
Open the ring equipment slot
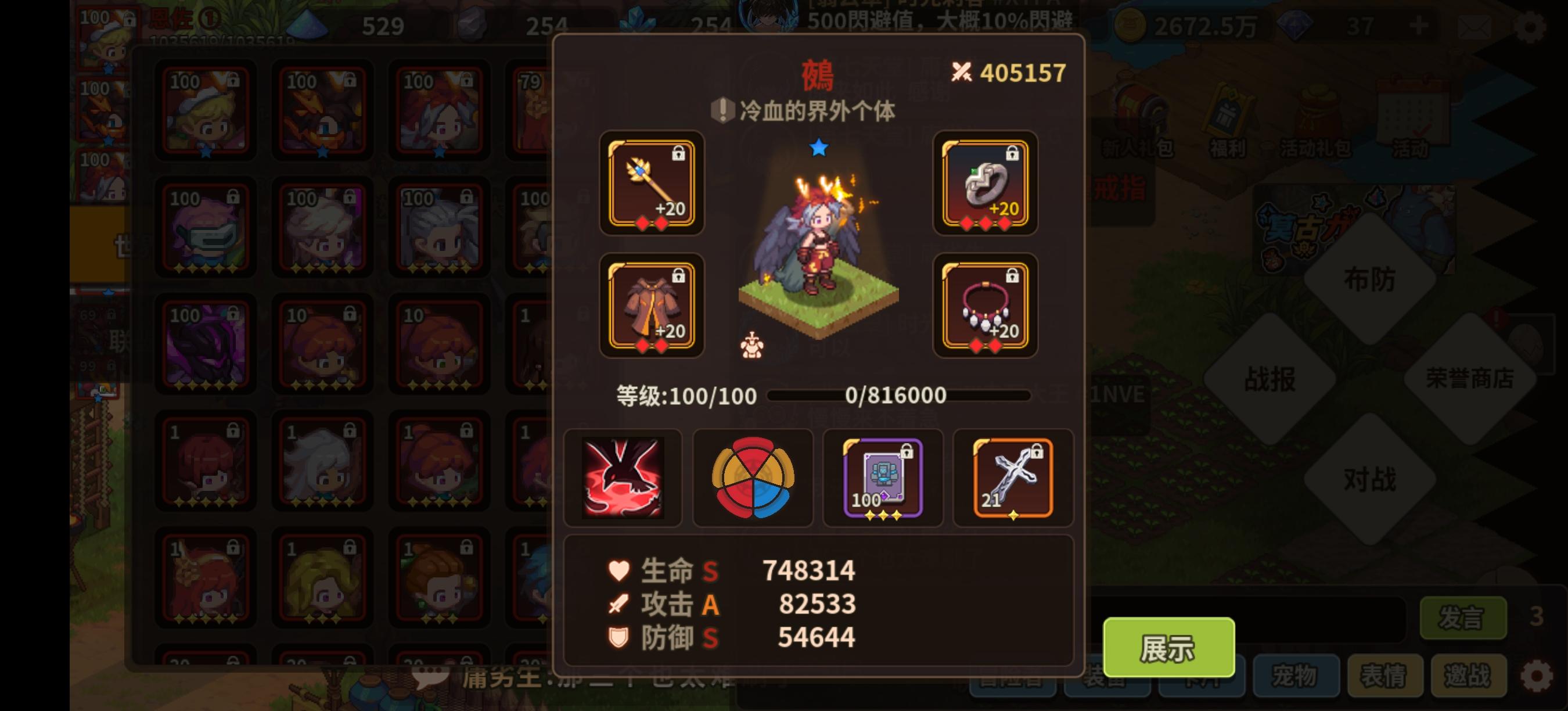(984, 185)
